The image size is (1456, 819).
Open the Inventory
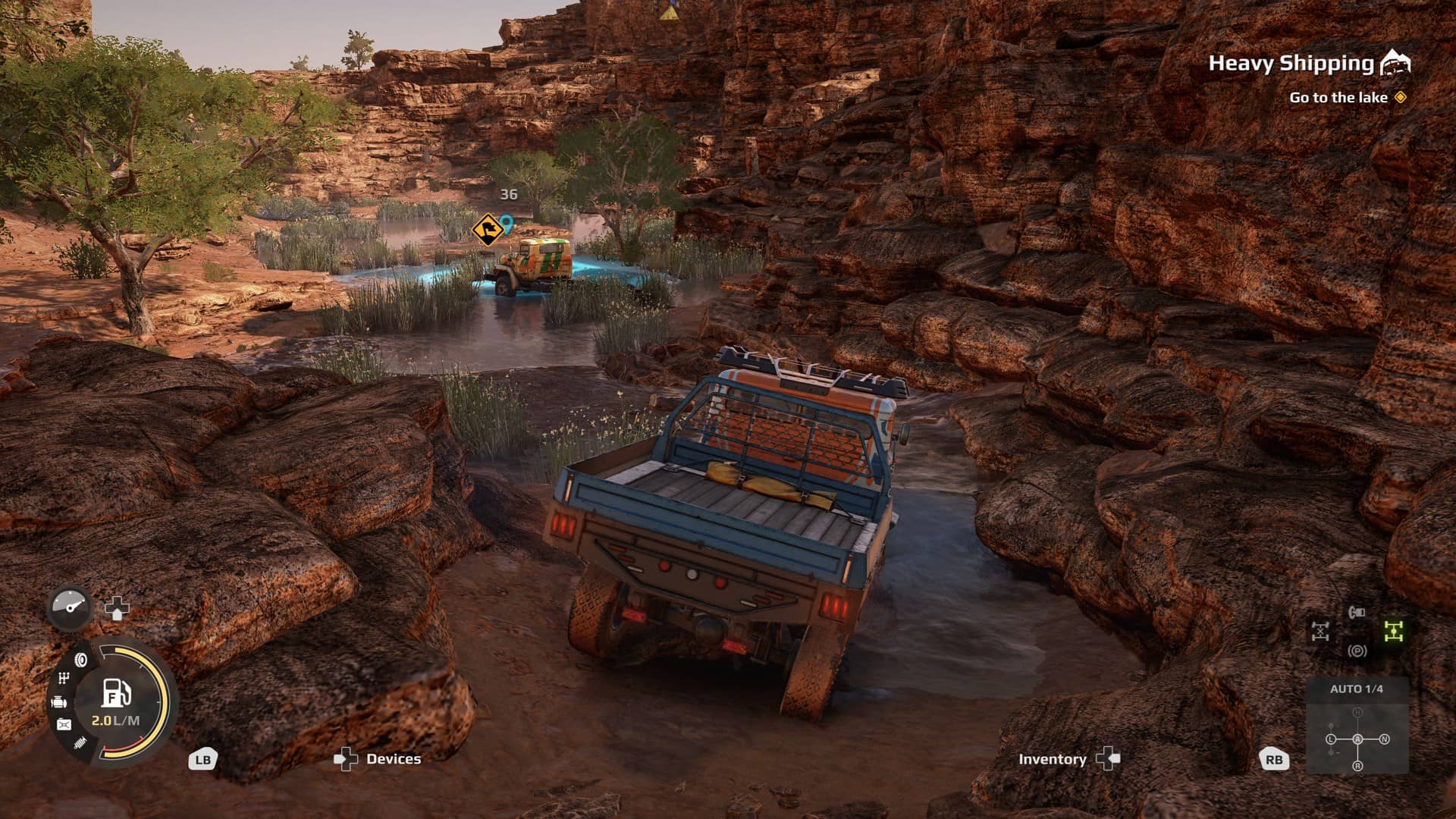coord(1052,759)
